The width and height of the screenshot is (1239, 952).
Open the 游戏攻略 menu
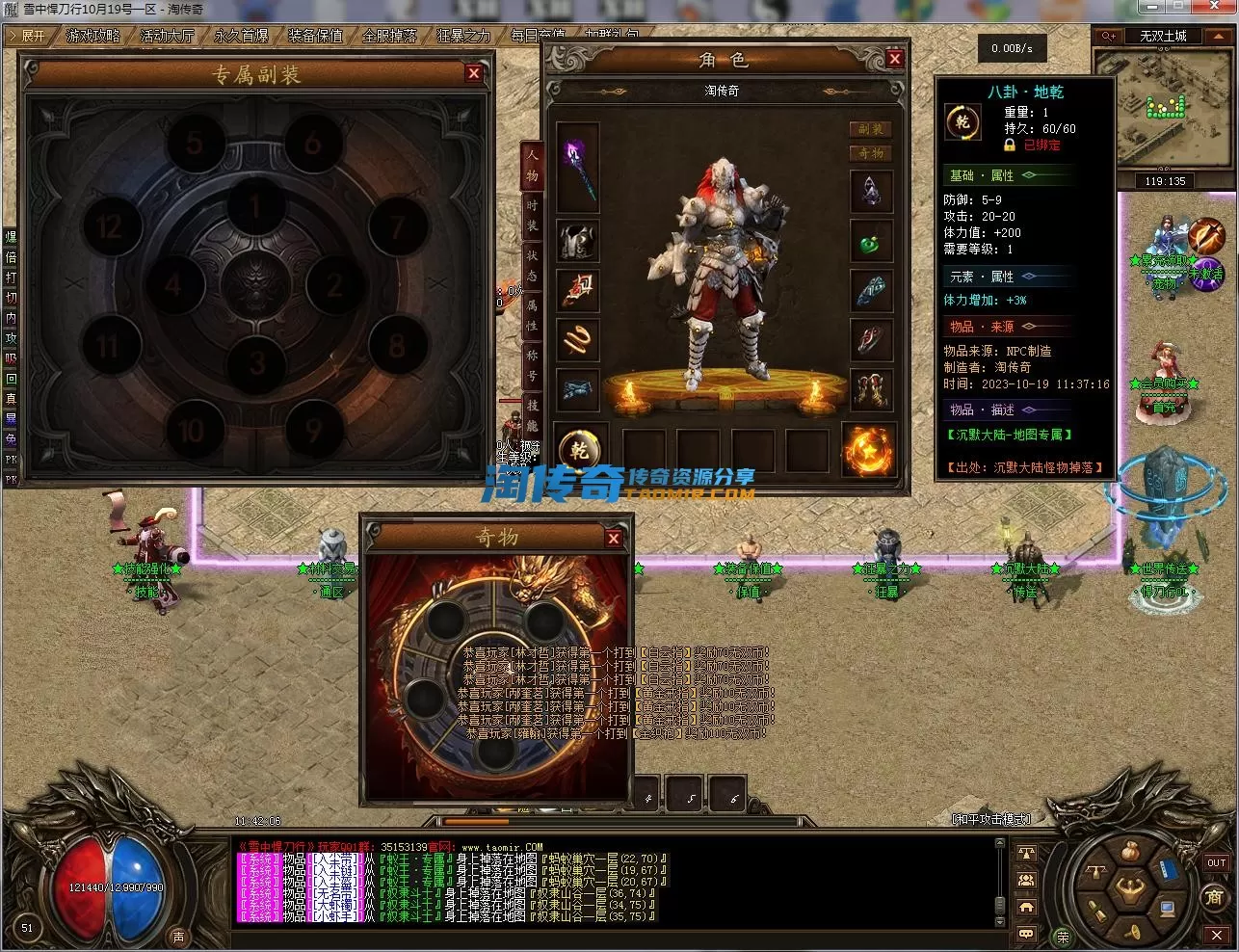[x=93, y=36]
